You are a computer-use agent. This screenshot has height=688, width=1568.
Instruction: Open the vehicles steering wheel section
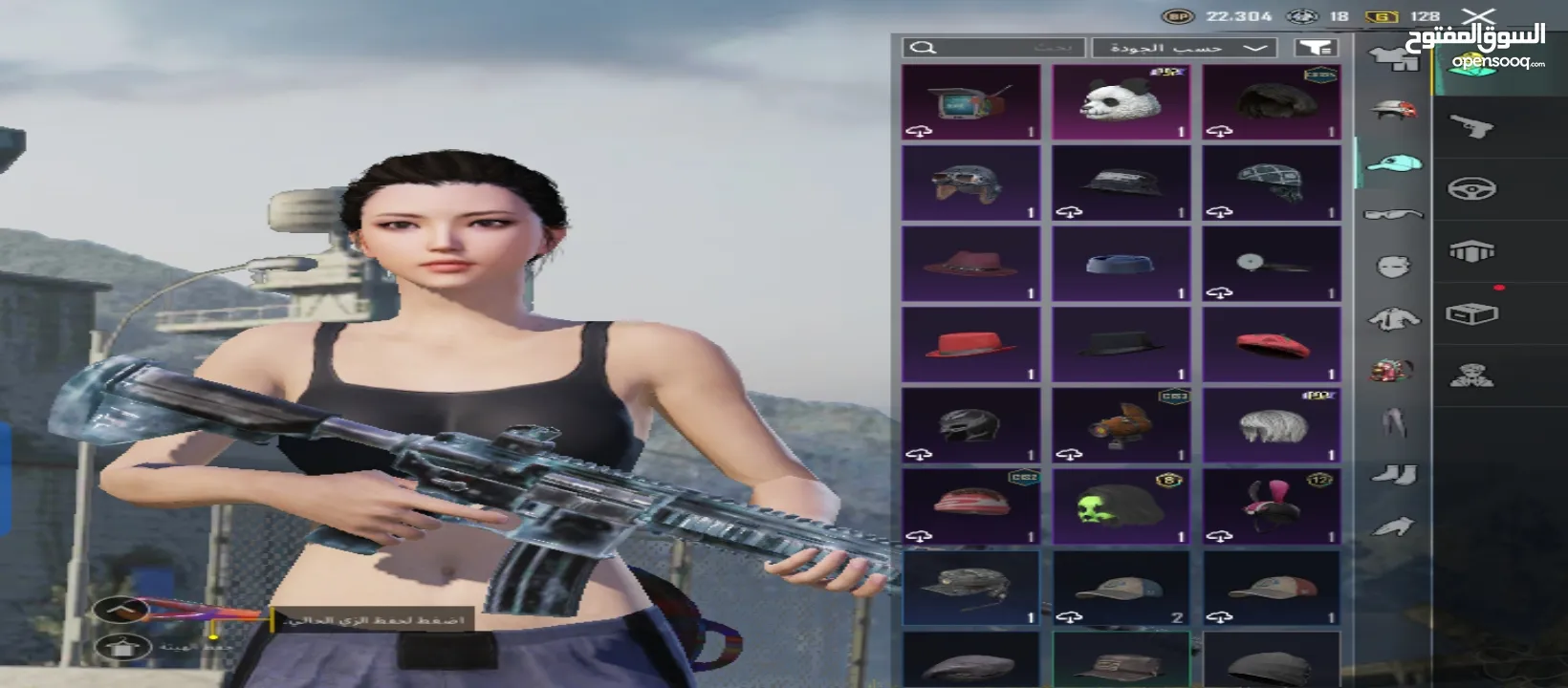coord(1471,189)
